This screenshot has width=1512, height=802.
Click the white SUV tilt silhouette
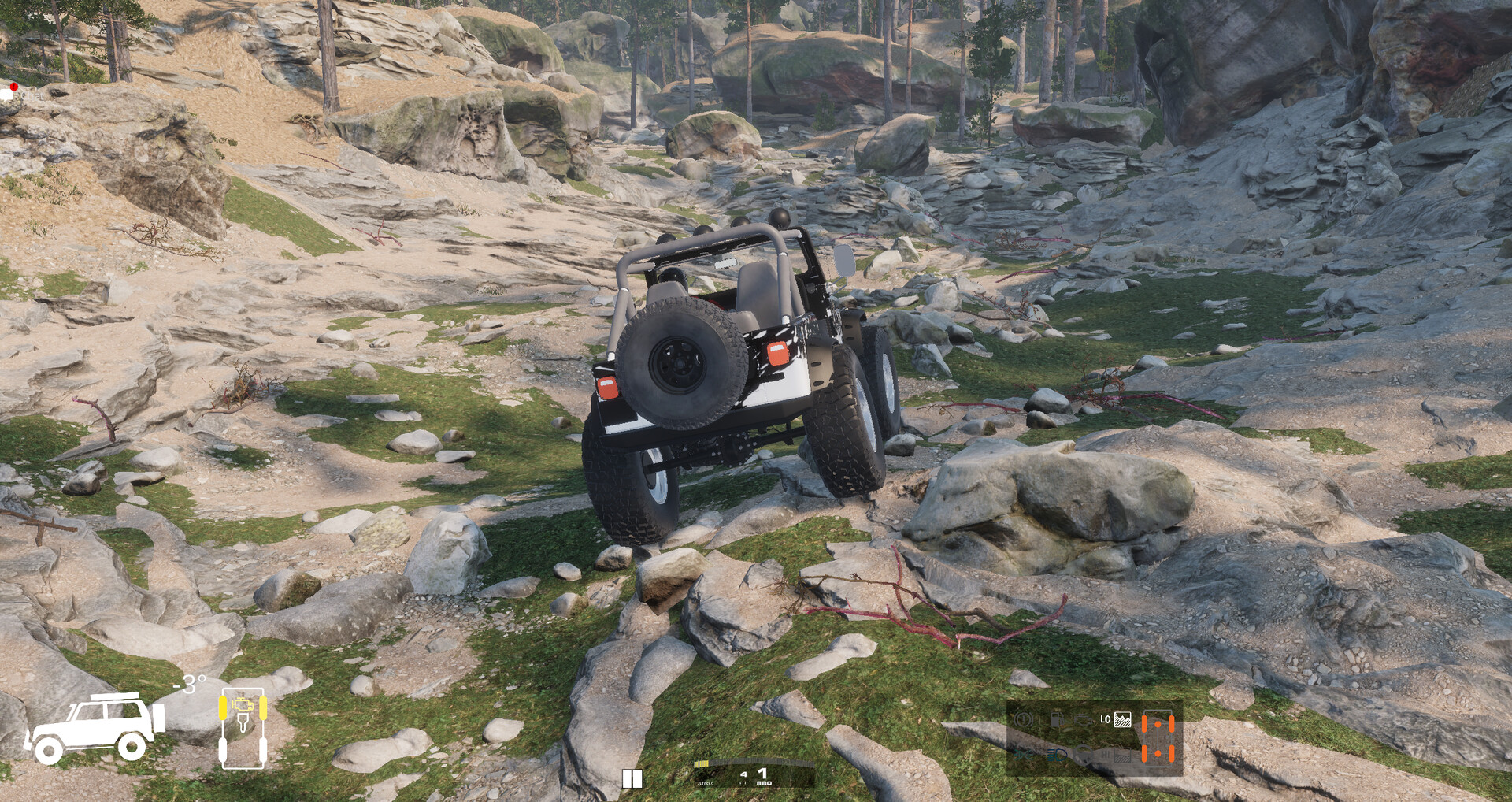pyautogui.click(x=94, y=727)
